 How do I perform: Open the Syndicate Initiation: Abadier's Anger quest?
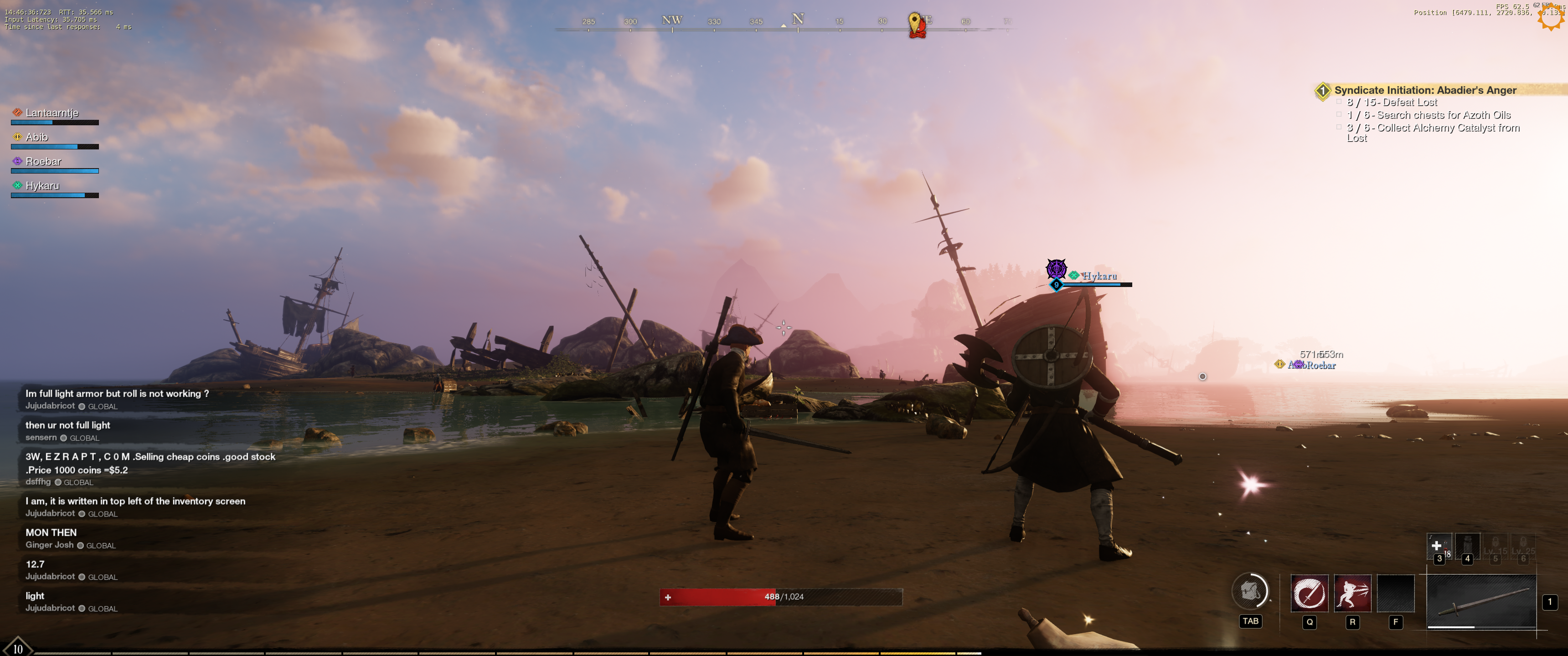coord(1424,90)
